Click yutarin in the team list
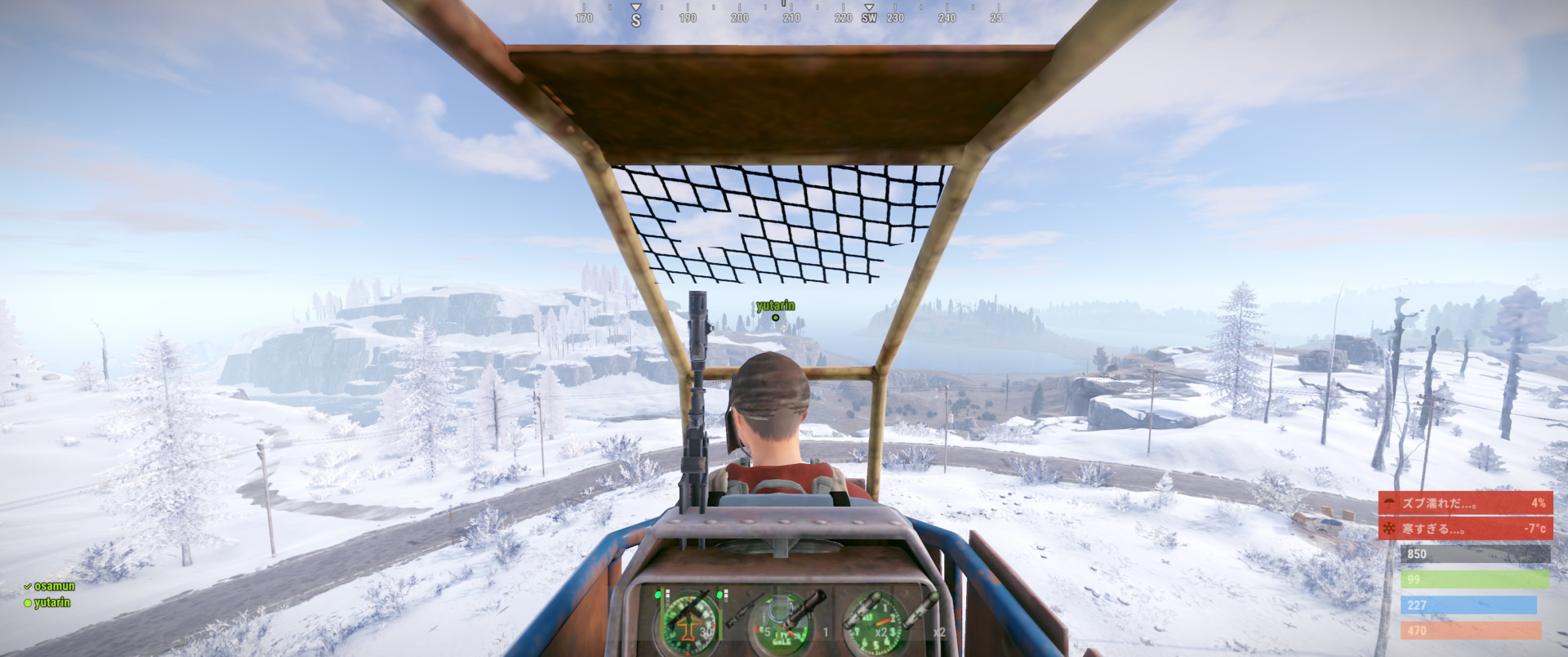Screen dimensions: 1568x657 tap(51, 602)
